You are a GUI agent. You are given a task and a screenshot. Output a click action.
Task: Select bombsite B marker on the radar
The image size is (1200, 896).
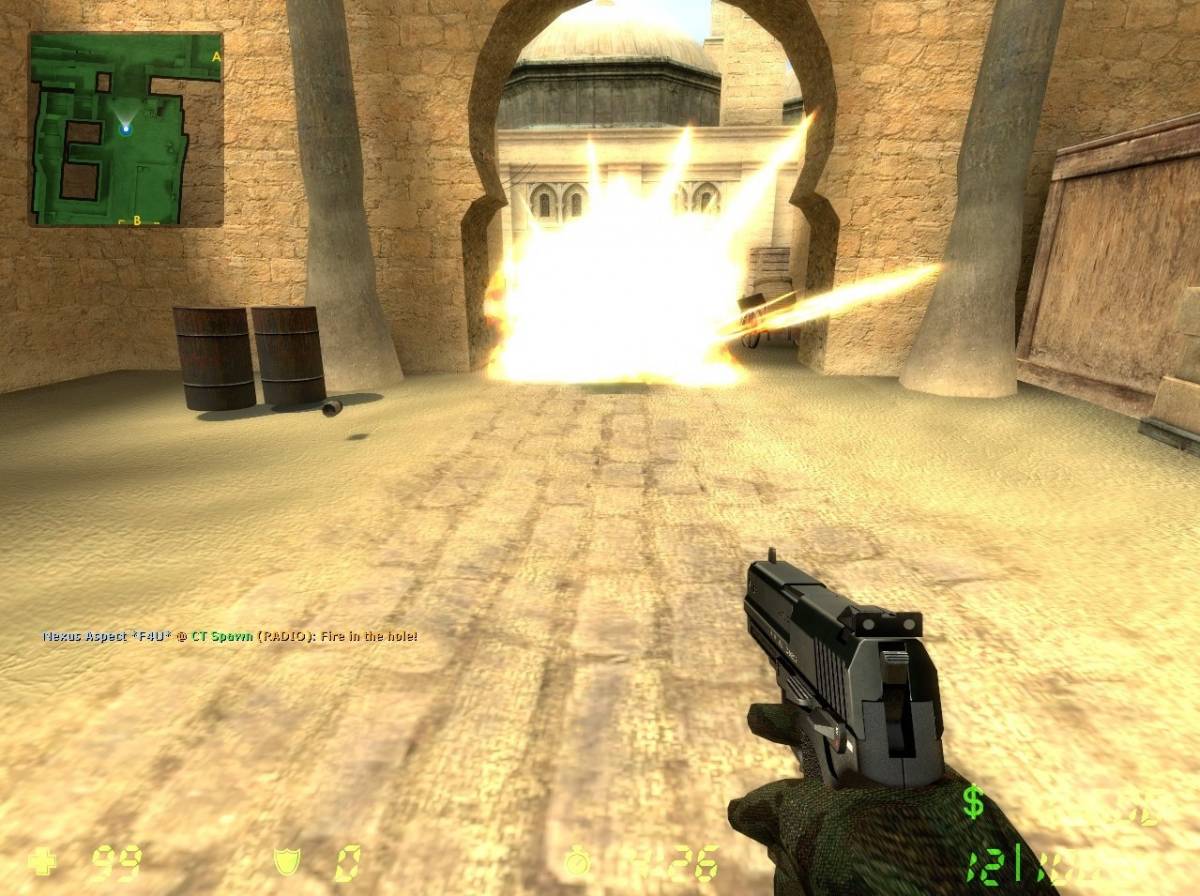click(137, 219)
